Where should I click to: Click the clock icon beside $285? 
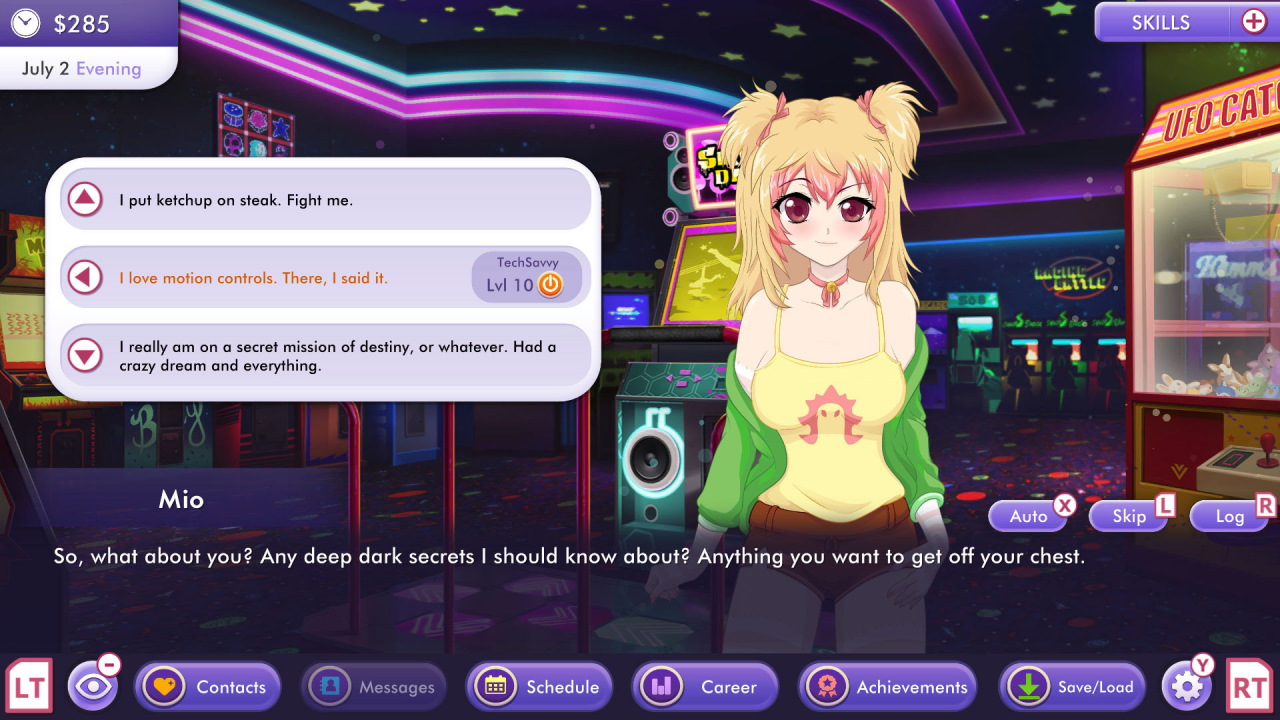tap(25, 22)
